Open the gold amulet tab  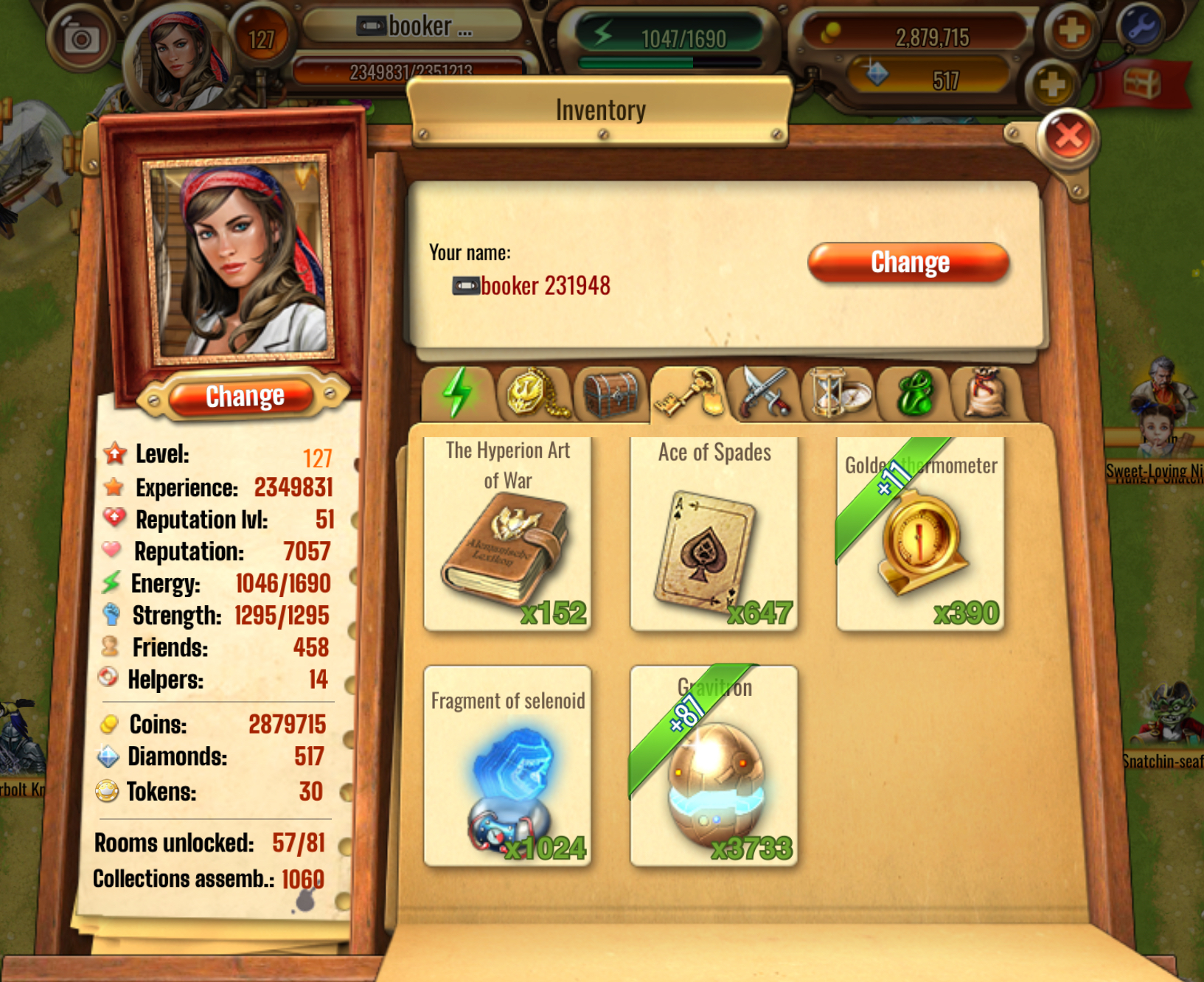point(535,392)
